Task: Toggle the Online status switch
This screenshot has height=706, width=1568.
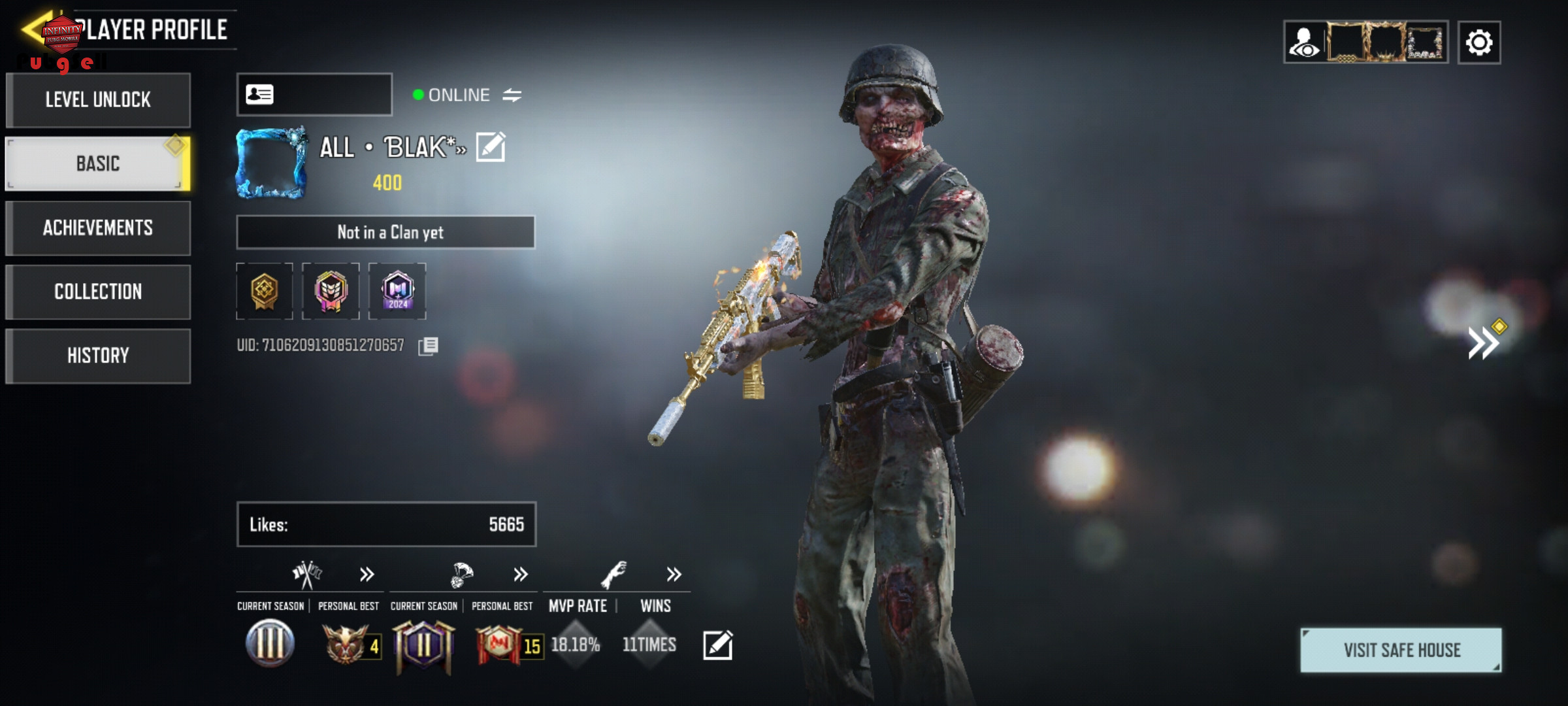Action: [512, 95]
